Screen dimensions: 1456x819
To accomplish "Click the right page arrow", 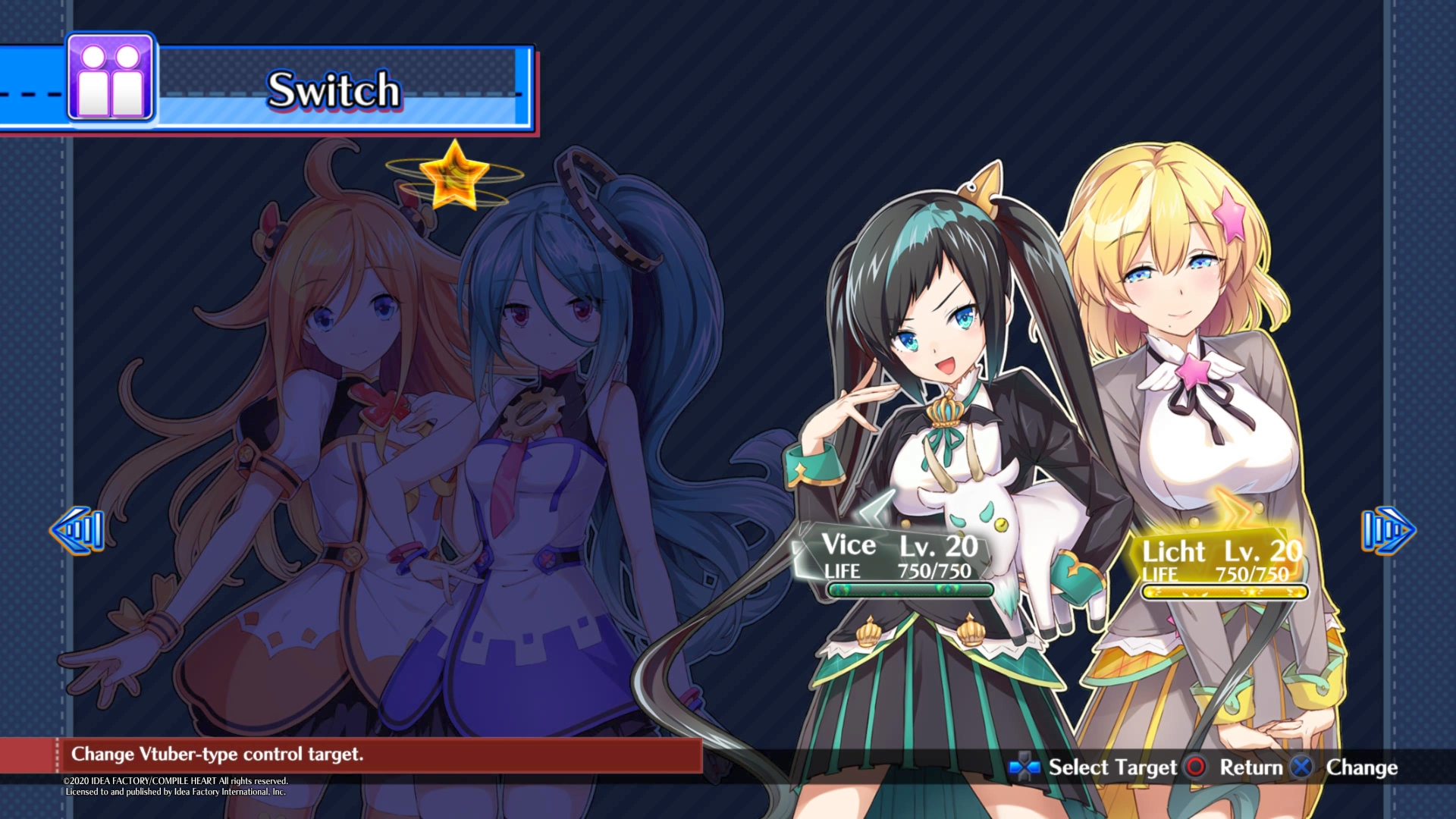I will pos(1388,530).
